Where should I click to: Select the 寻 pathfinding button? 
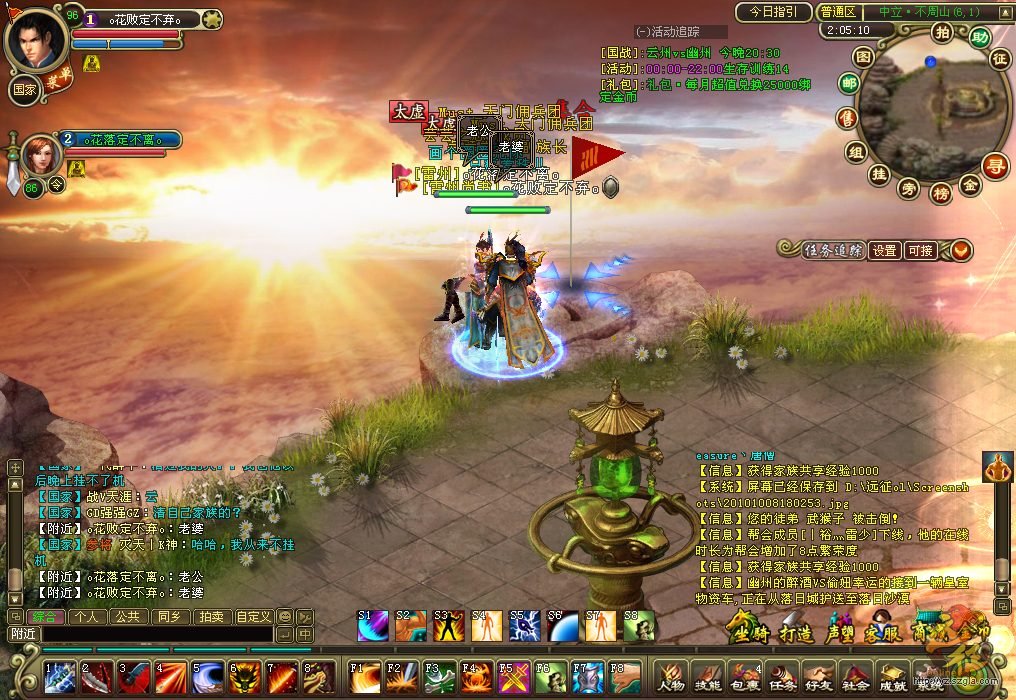coord(994,165)
